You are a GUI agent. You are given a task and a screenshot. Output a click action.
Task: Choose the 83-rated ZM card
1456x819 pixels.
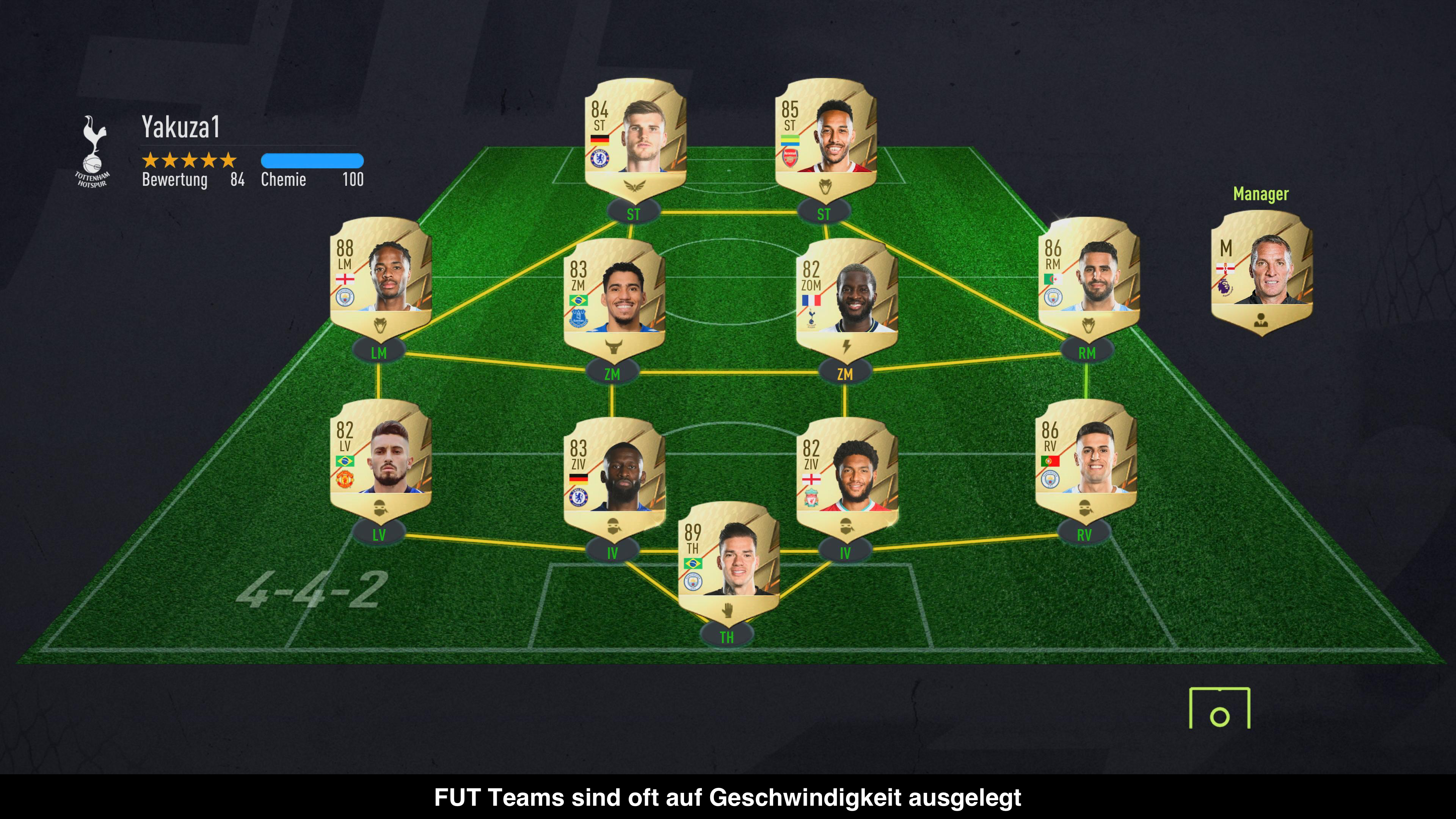614,298
